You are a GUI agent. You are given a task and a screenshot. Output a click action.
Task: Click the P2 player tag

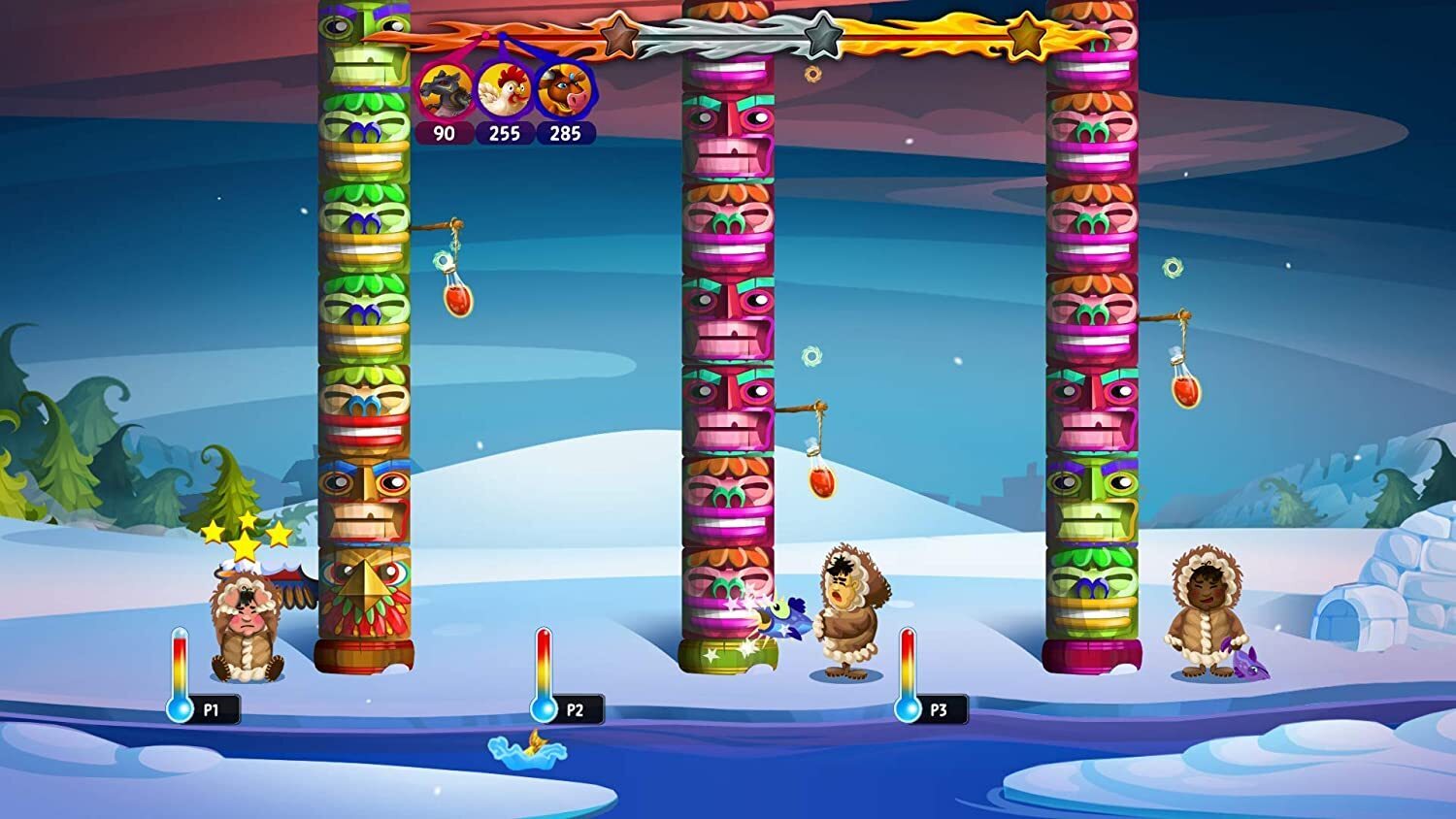[x=575, y=709]
